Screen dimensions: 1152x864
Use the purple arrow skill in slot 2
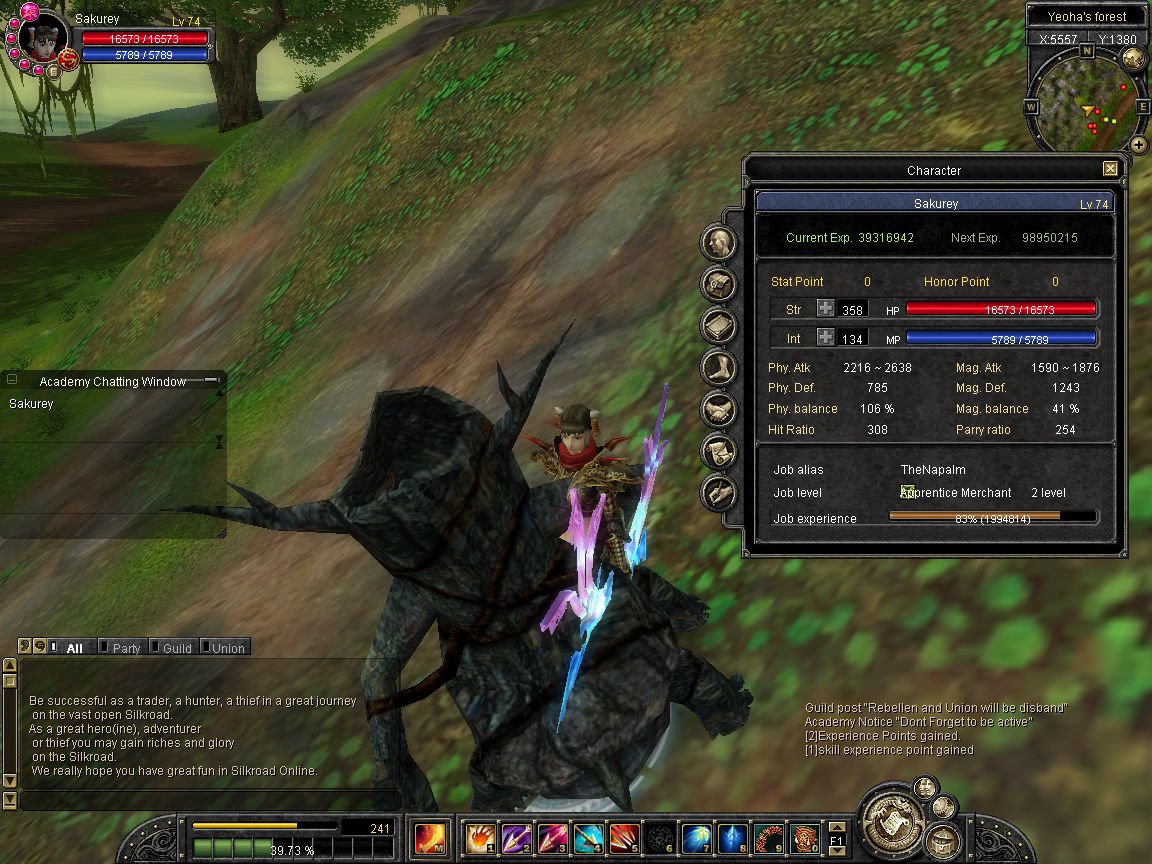click(x=516, y=837)
